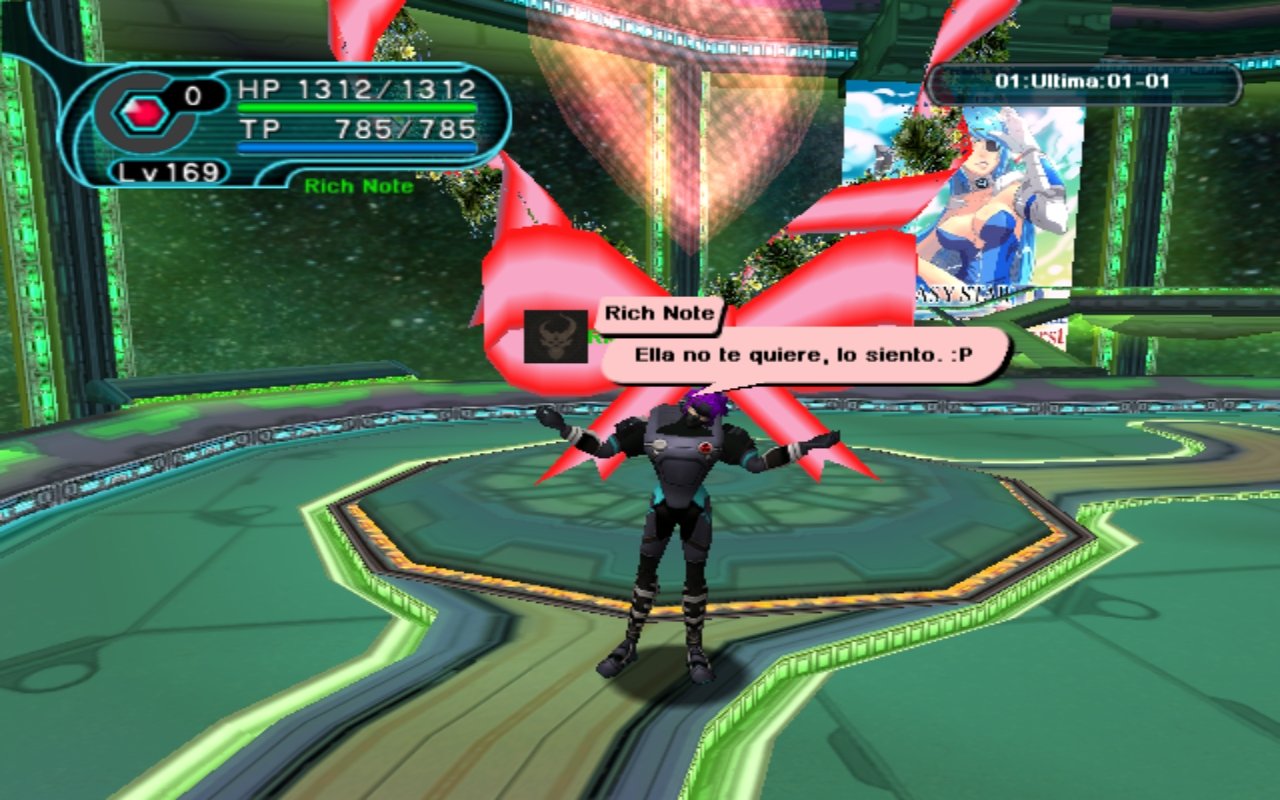The height and width of the screenshot is (800, 1280).
Task: Click the skull avatar beside the chat bubble
Action: 556,337
